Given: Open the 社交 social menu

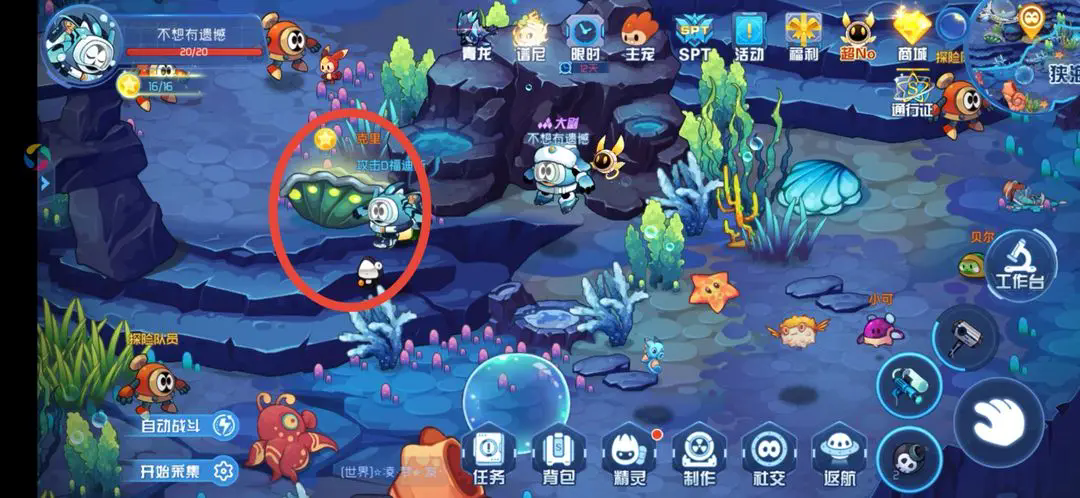Looking at the screenshot, I should (x=767, y=456).
